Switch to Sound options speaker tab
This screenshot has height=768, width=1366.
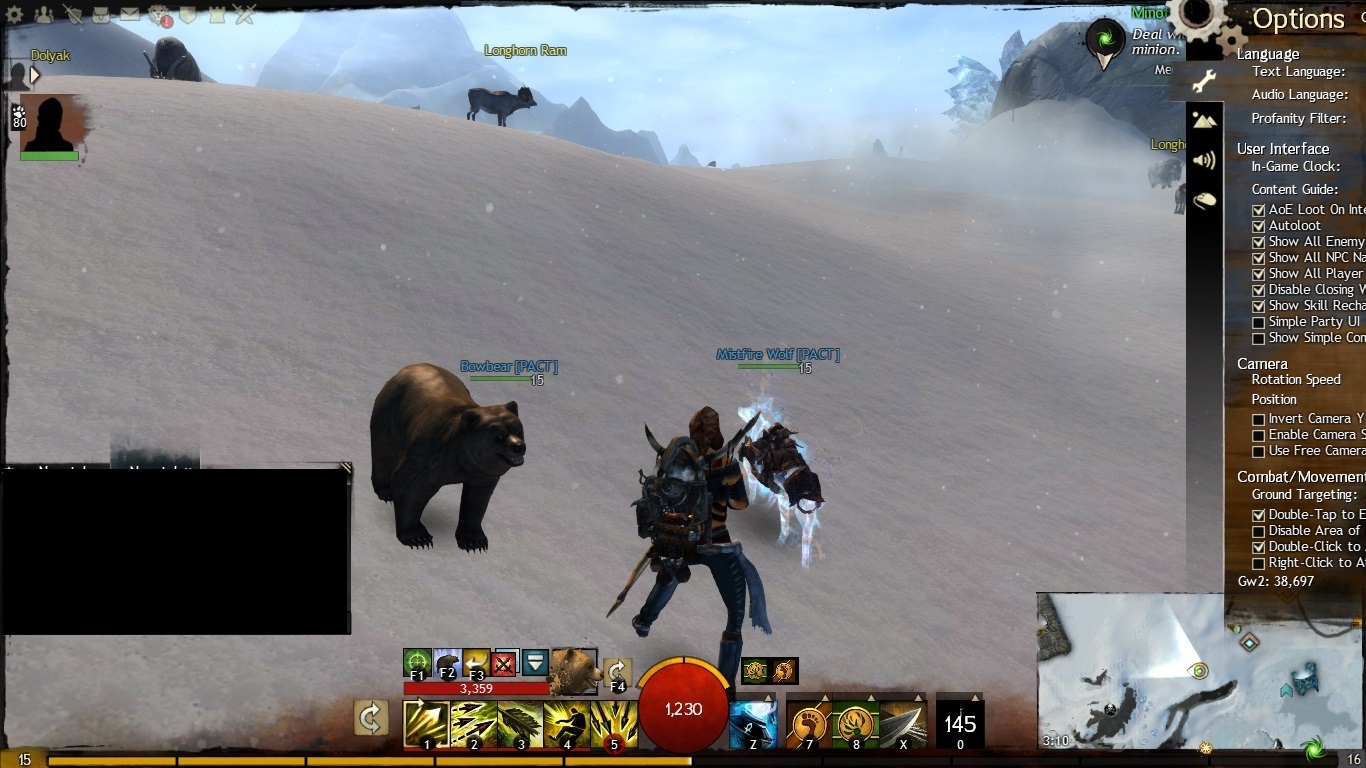pyautogui.click(x=1204, y=160)
